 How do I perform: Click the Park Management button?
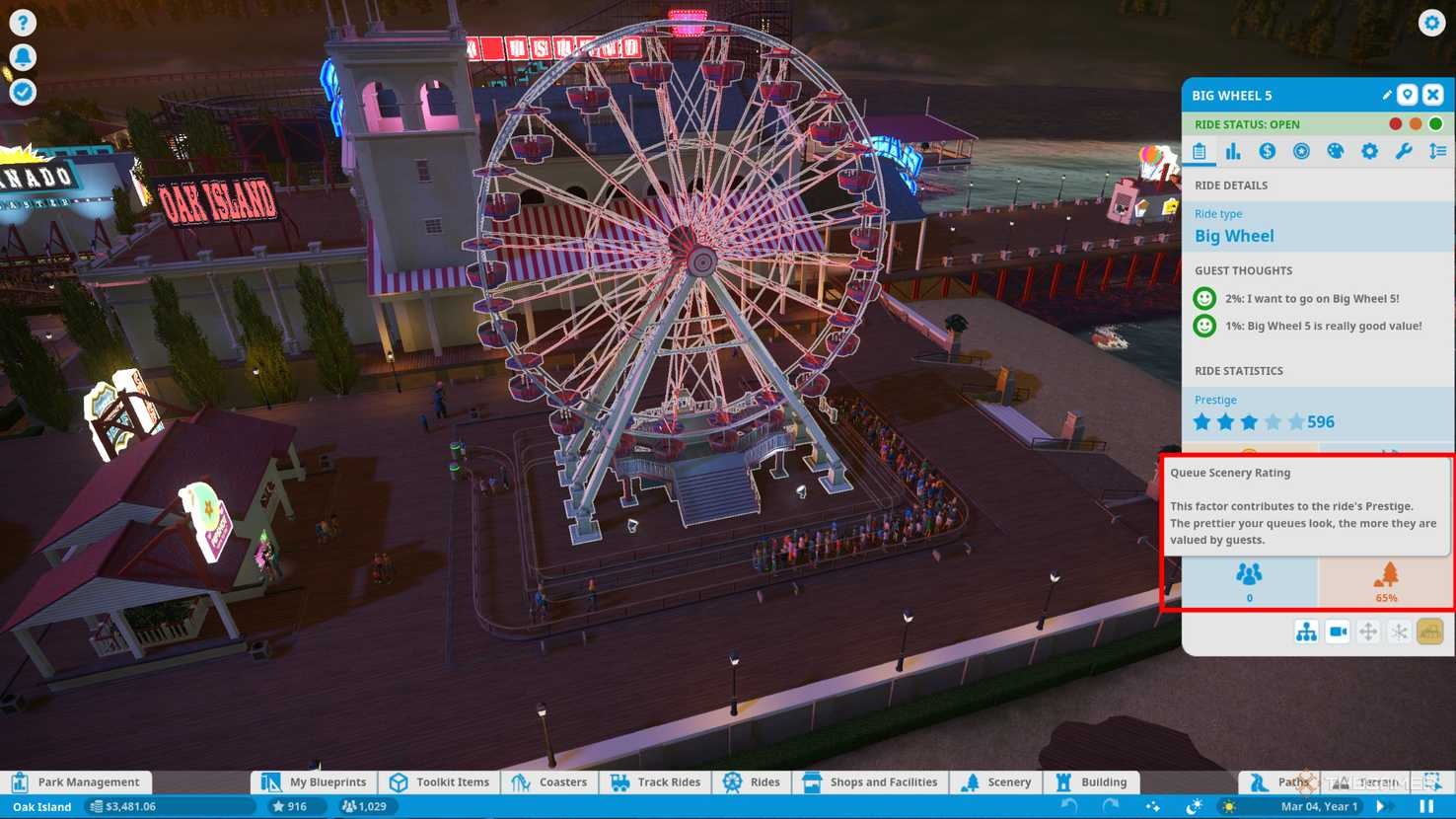[x=78, y=782]
